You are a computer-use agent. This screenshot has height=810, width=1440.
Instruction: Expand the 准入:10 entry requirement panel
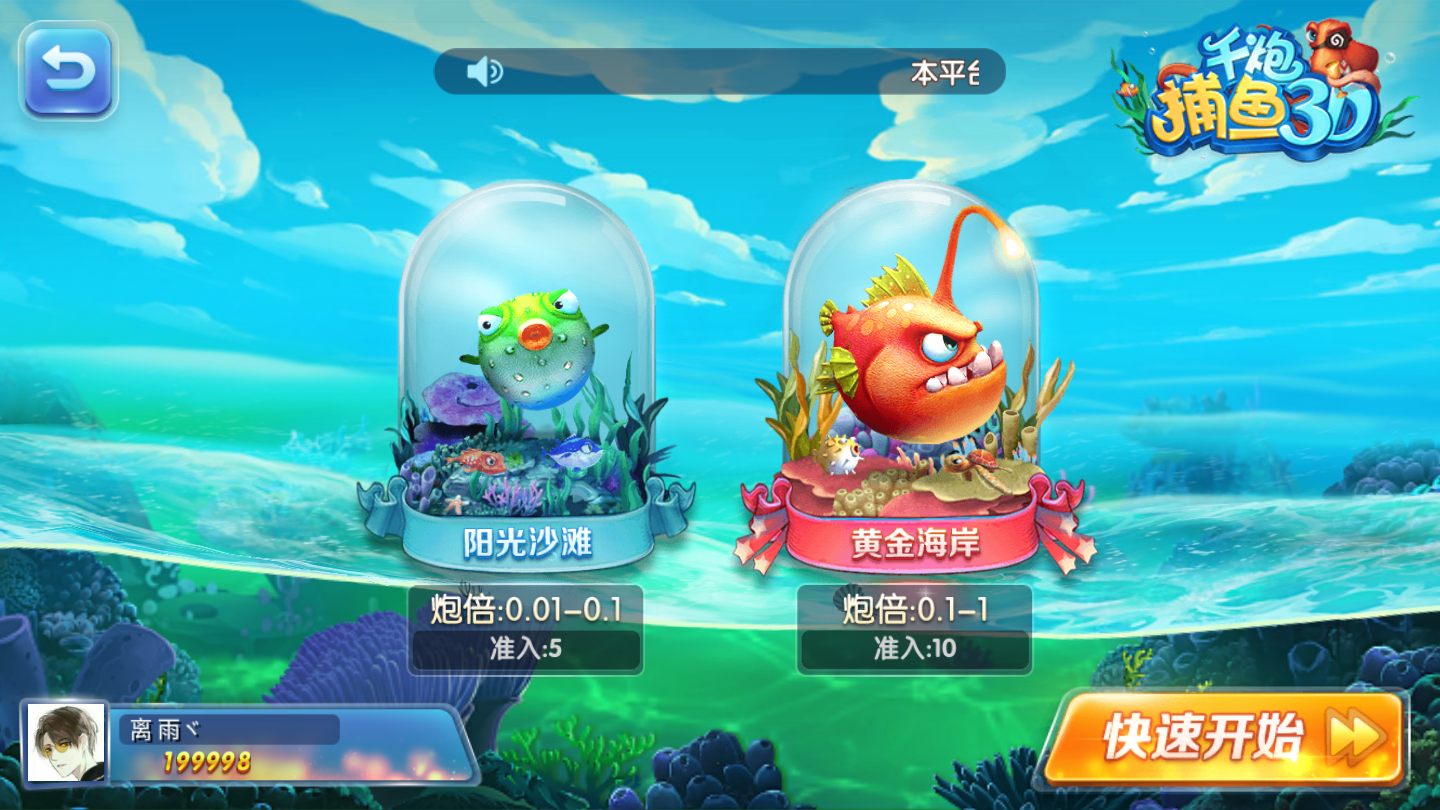pos(913,648)
